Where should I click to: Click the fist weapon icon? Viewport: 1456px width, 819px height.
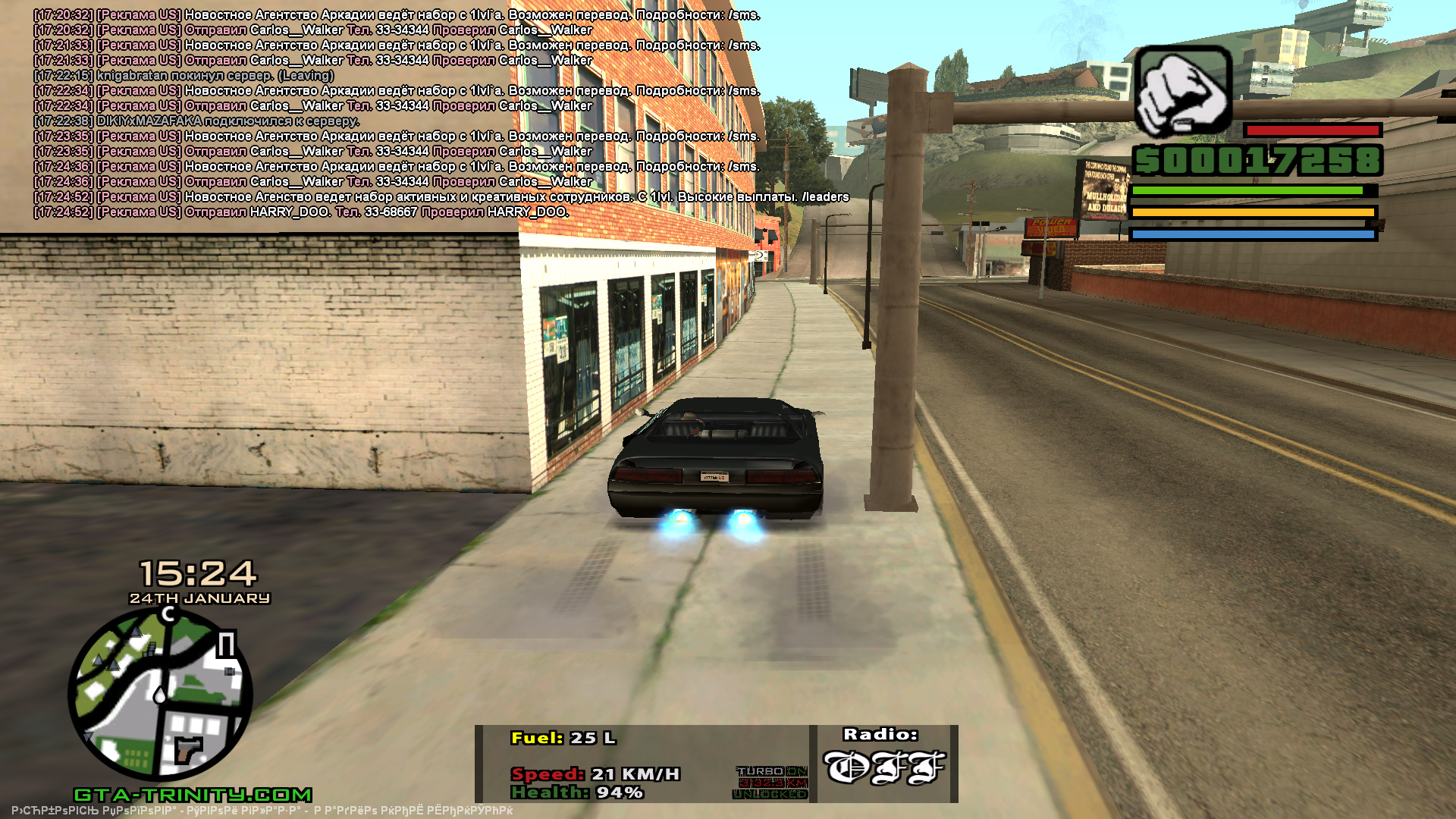coord(1183,91)
